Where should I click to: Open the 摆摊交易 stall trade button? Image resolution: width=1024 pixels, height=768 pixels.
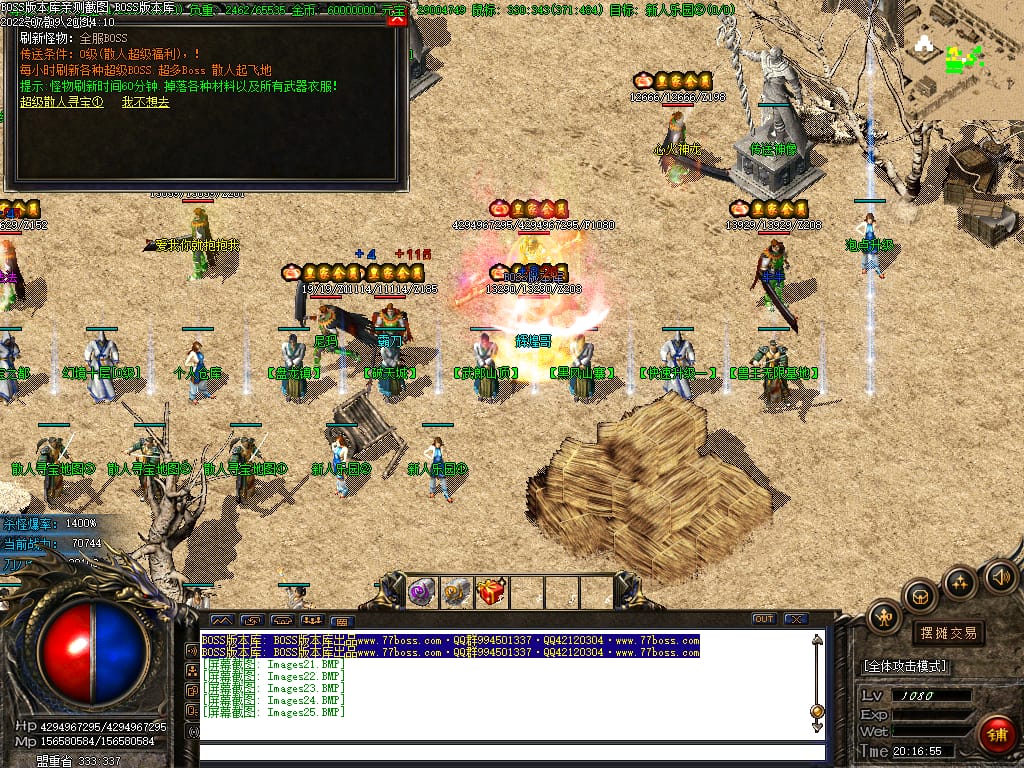coord(948,633)
